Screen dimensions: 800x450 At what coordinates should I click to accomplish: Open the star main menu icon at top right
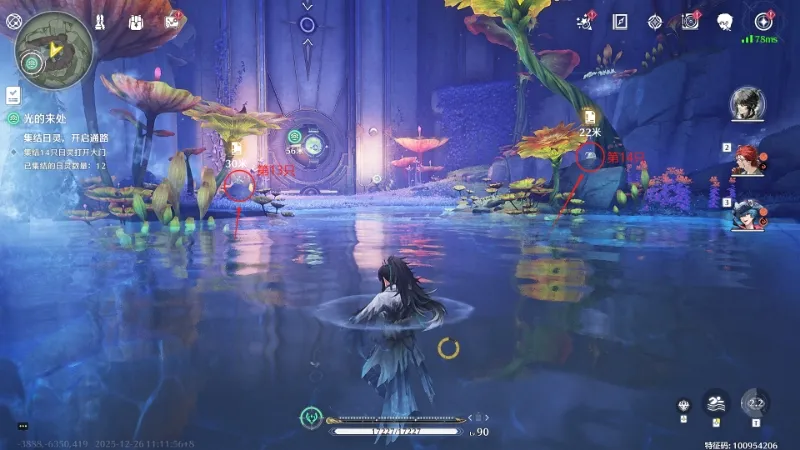pos(764,21)
